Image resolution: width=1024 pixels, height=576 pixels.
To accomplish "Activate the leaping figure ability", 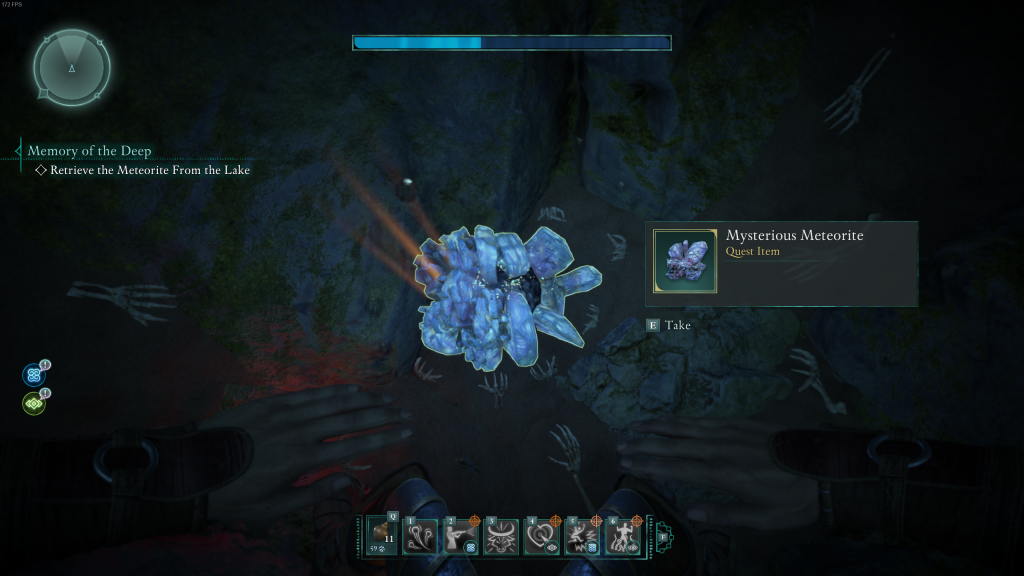I will [582, 537].
